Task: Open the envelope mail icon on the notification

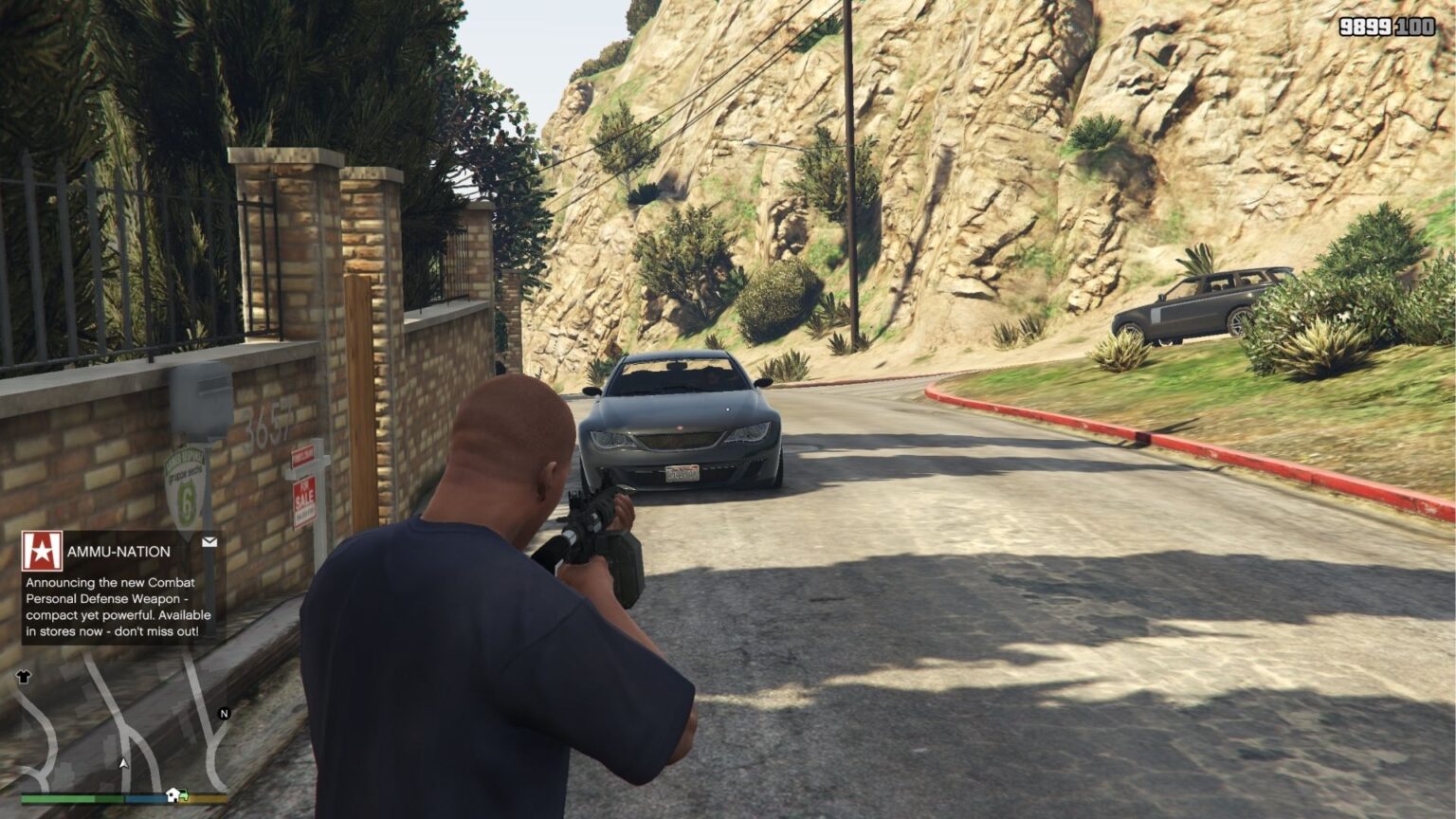Action: click(209, 542)
